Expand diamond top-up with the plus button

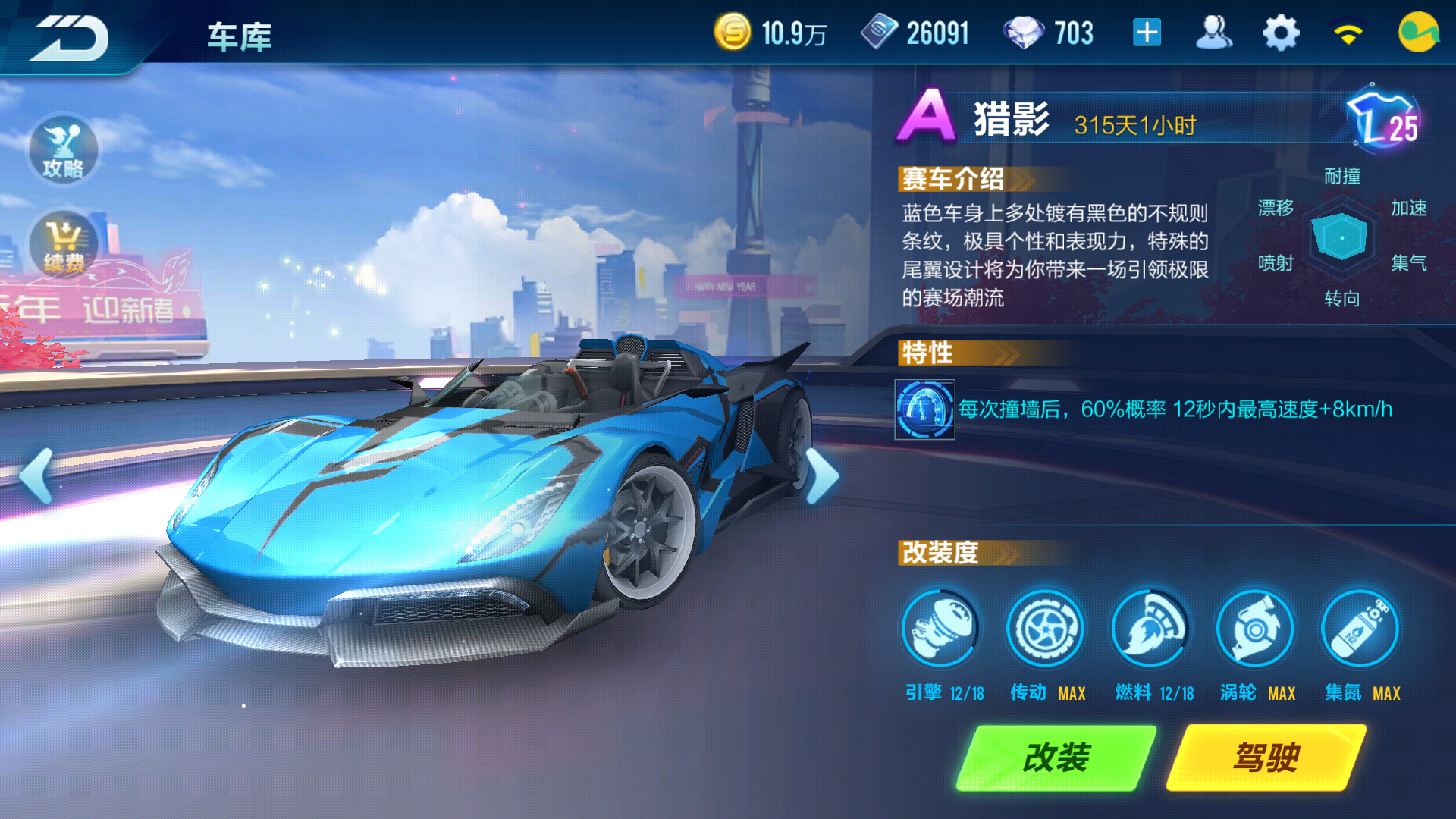[1147, 32]
